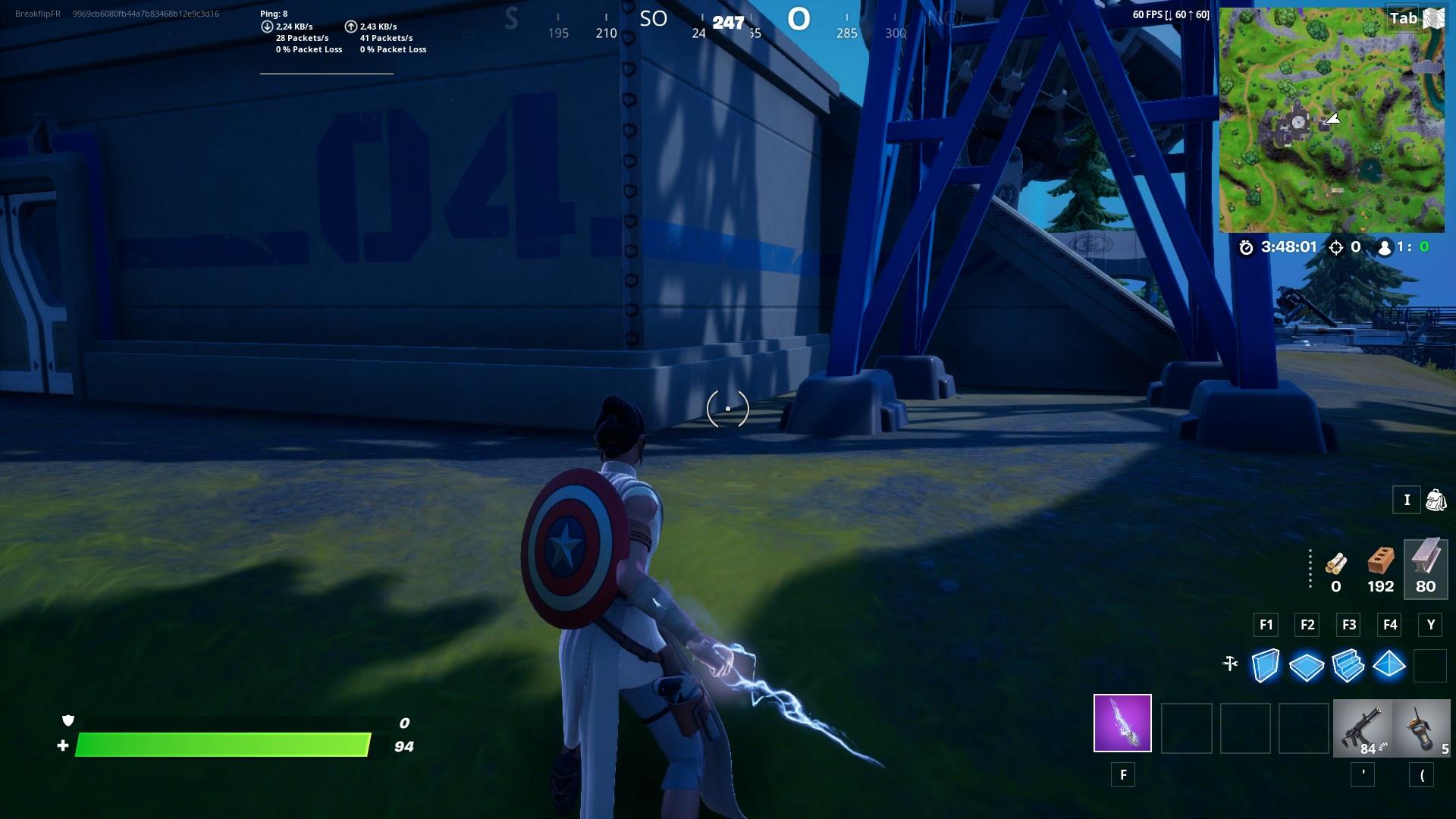Select the stairs build piece icon
The height and width of the screenshot is (819, 1456).
(x=1348, y=667)
